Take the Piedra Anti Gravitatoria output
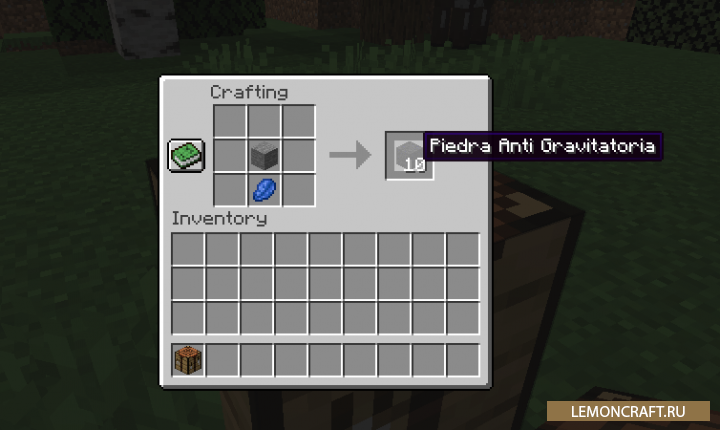The height and width of the screenshot is (430, 720). coord(408,155)
